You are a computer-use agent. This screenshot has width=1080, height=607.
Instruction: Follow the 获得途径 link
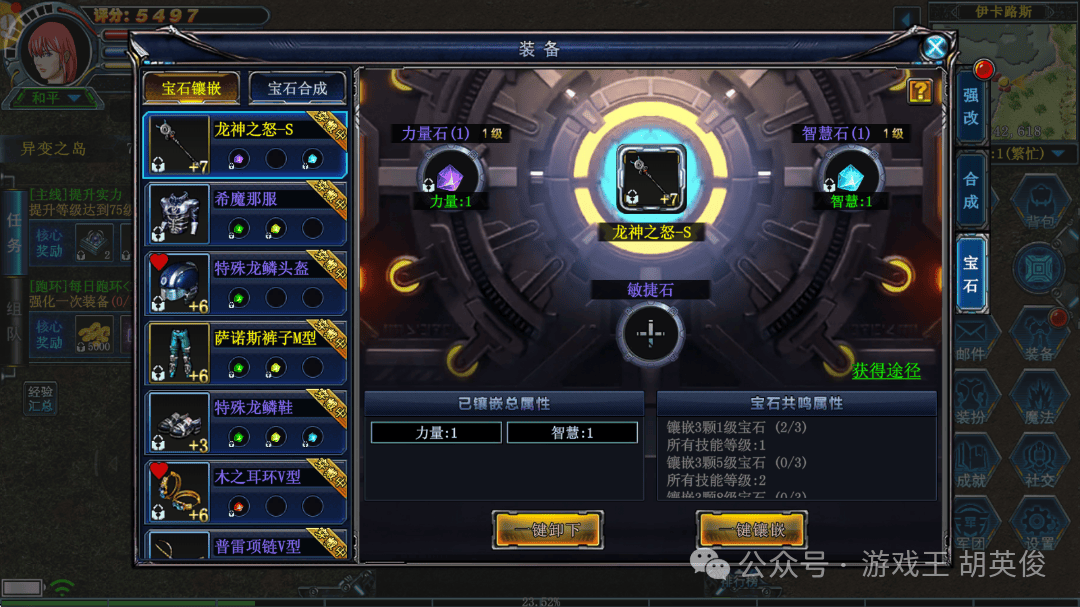pyautogui.click(x=886, y=371)
